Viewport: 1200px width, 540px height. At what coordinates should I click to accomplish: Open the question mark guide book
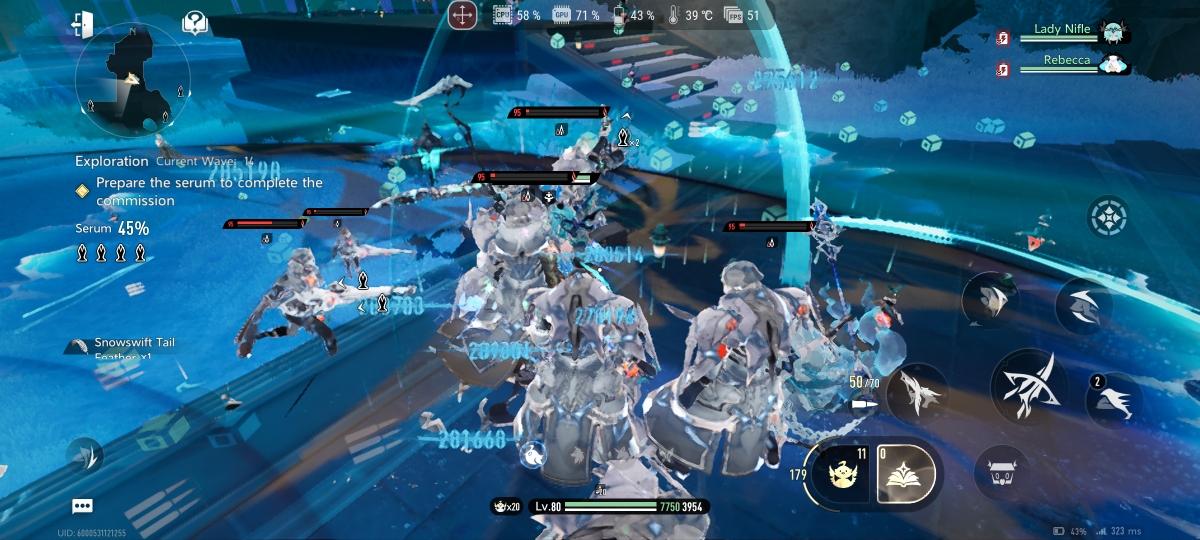[x=196, y=24]
